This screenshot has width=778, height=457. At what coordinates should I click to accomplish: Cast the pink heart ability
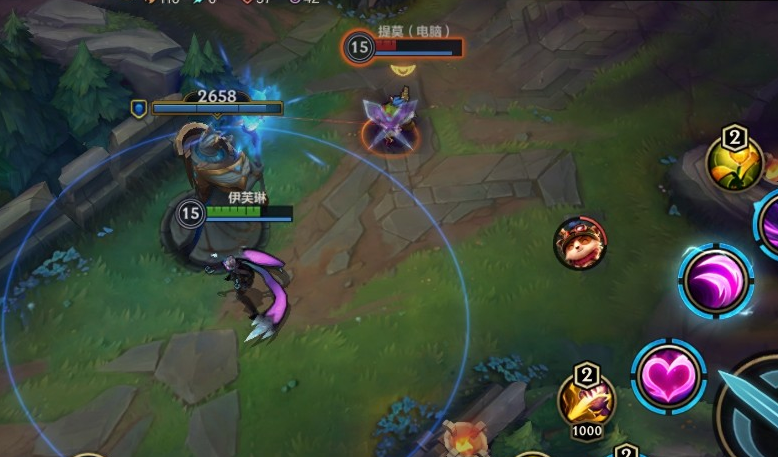669,377
